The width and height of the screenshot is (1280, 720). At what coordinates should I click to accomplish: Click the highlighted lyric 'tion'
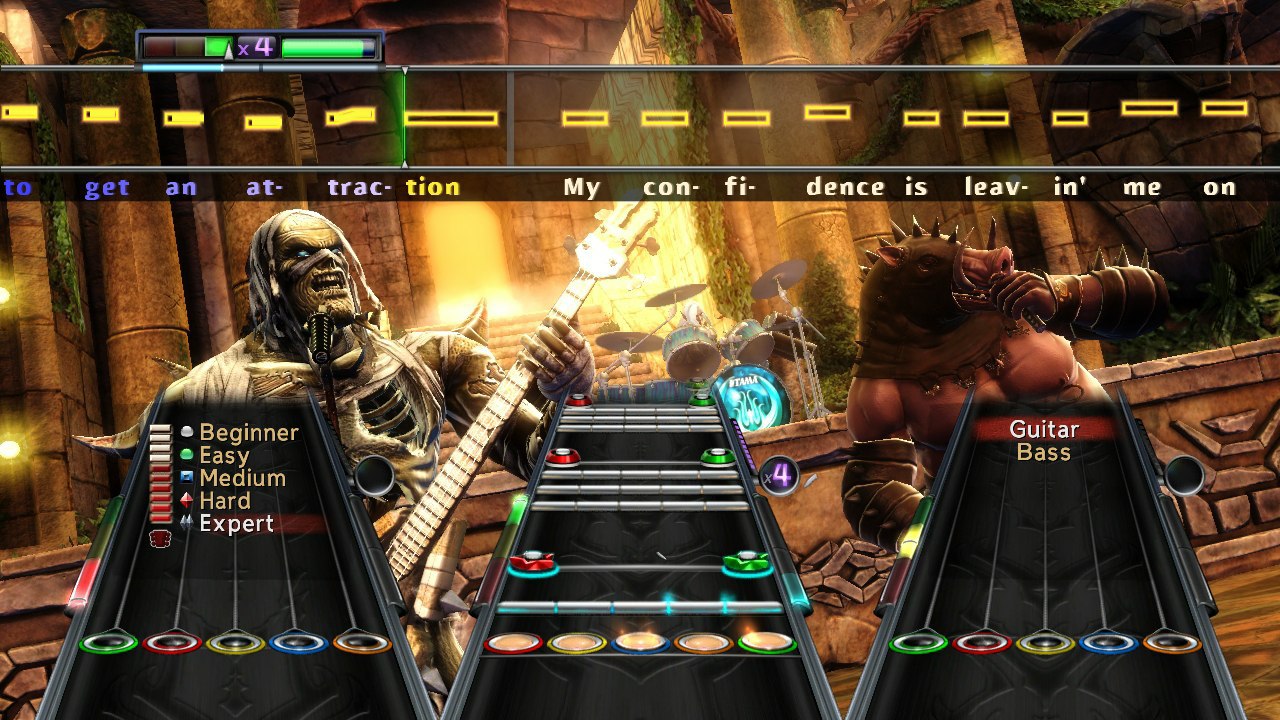[432, 186]
